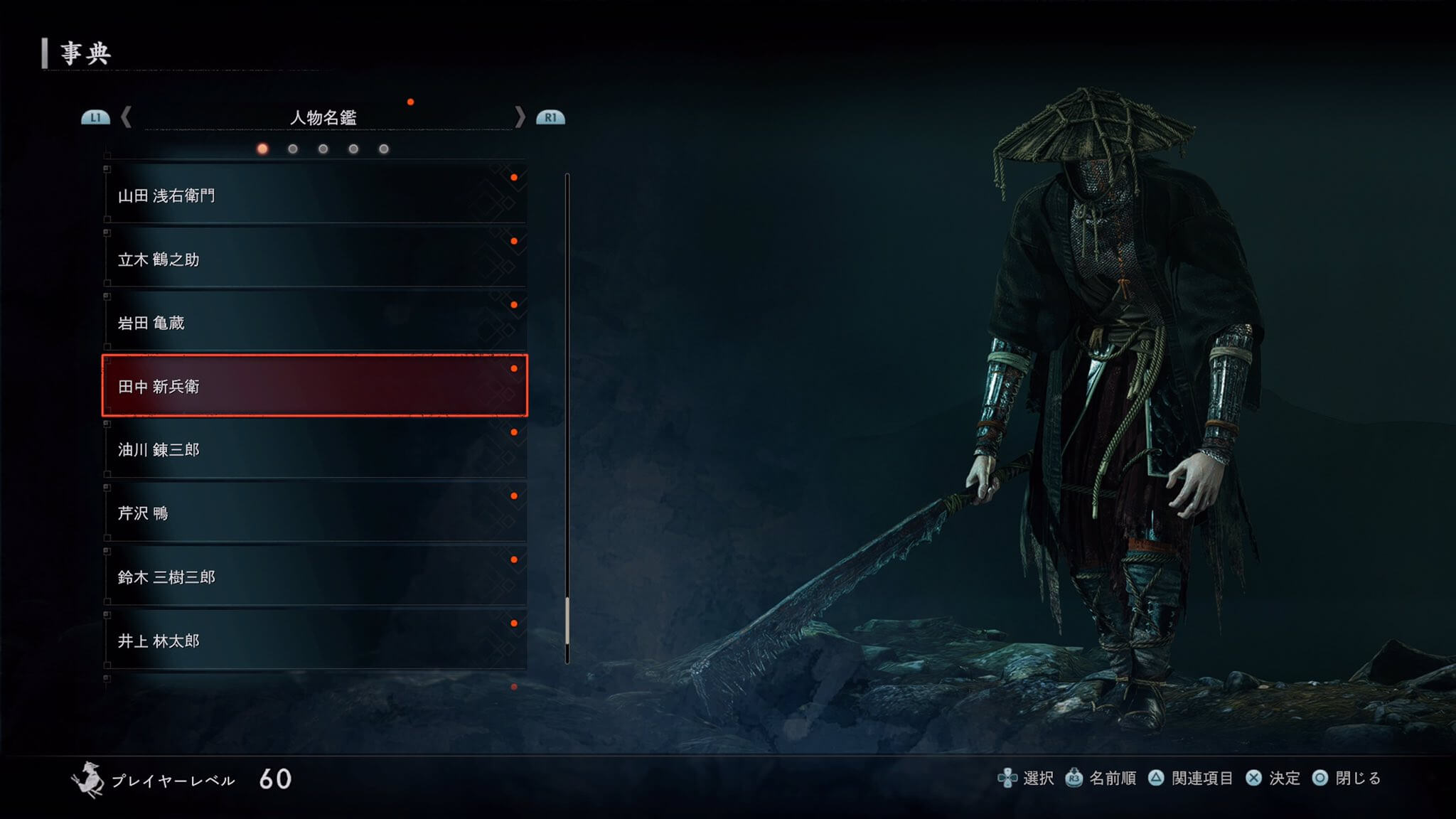Select the 山田 浅右衛門 entry

pyautogui.click(x=314, y=196)
